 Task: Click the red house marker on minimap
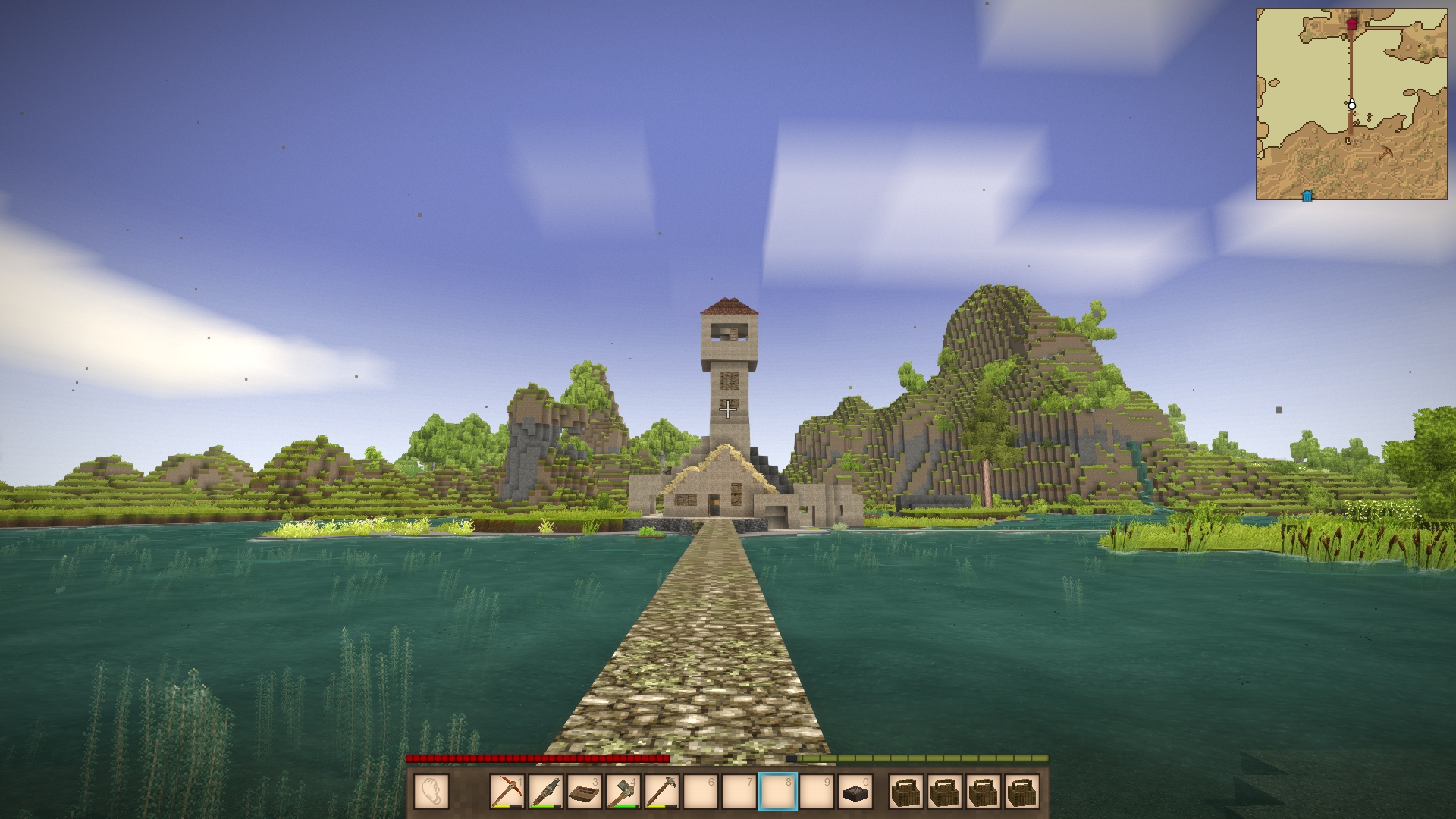pos(1351,24)
